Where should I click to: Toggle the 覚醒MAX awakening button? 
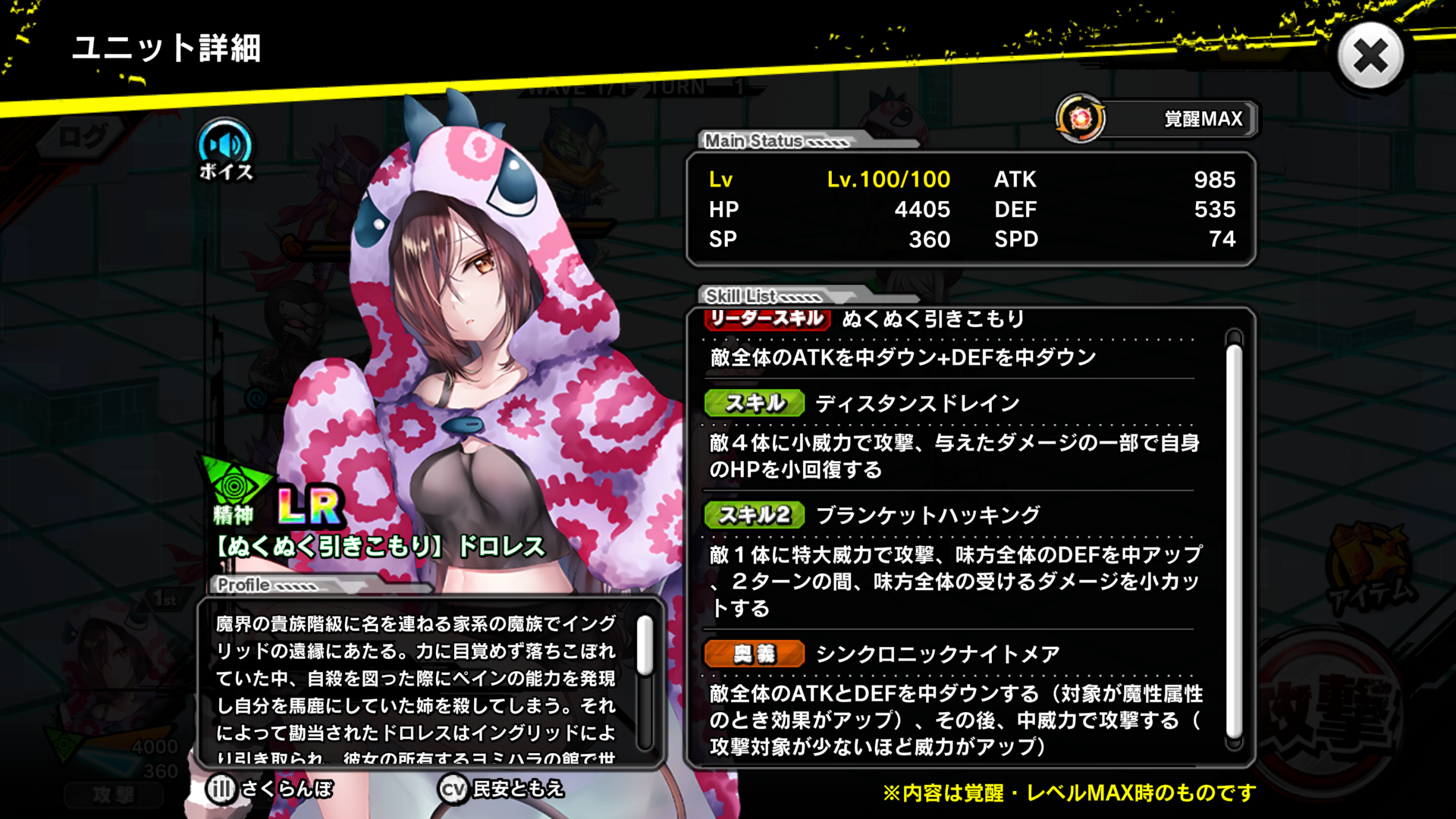(x=1157, y=119)
